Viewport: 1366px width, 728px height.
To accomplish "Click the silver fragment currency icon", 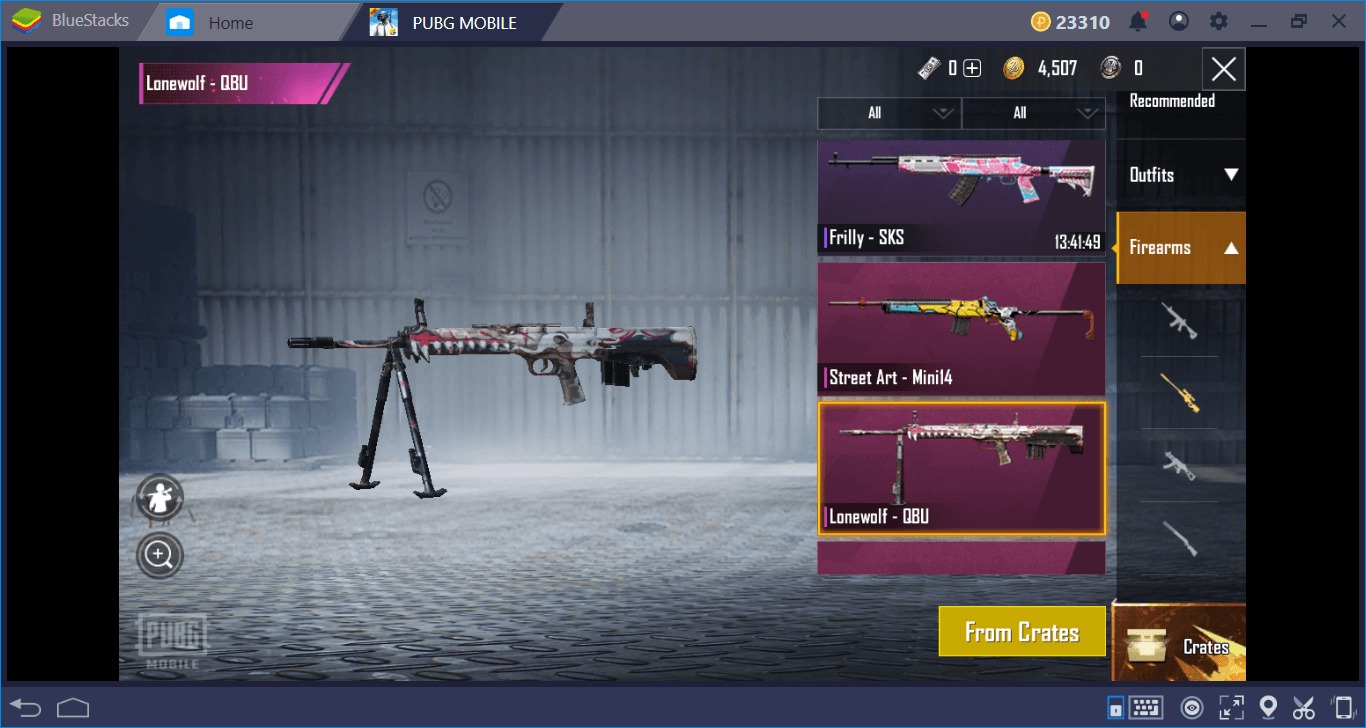I will pyautogui.click(x=1108, y=68).
